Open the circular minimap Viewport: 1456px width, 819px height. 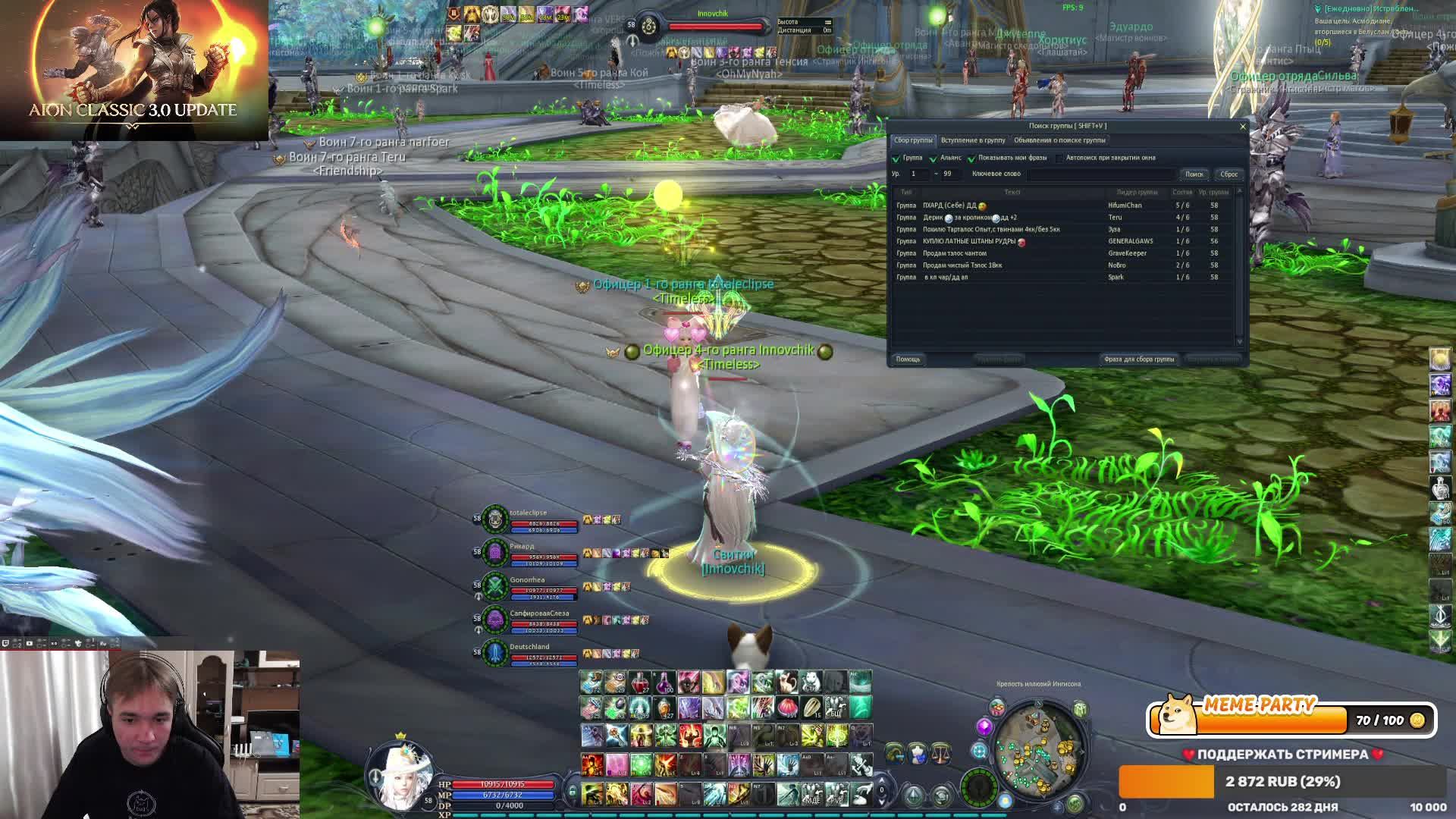click(1037, 751)
